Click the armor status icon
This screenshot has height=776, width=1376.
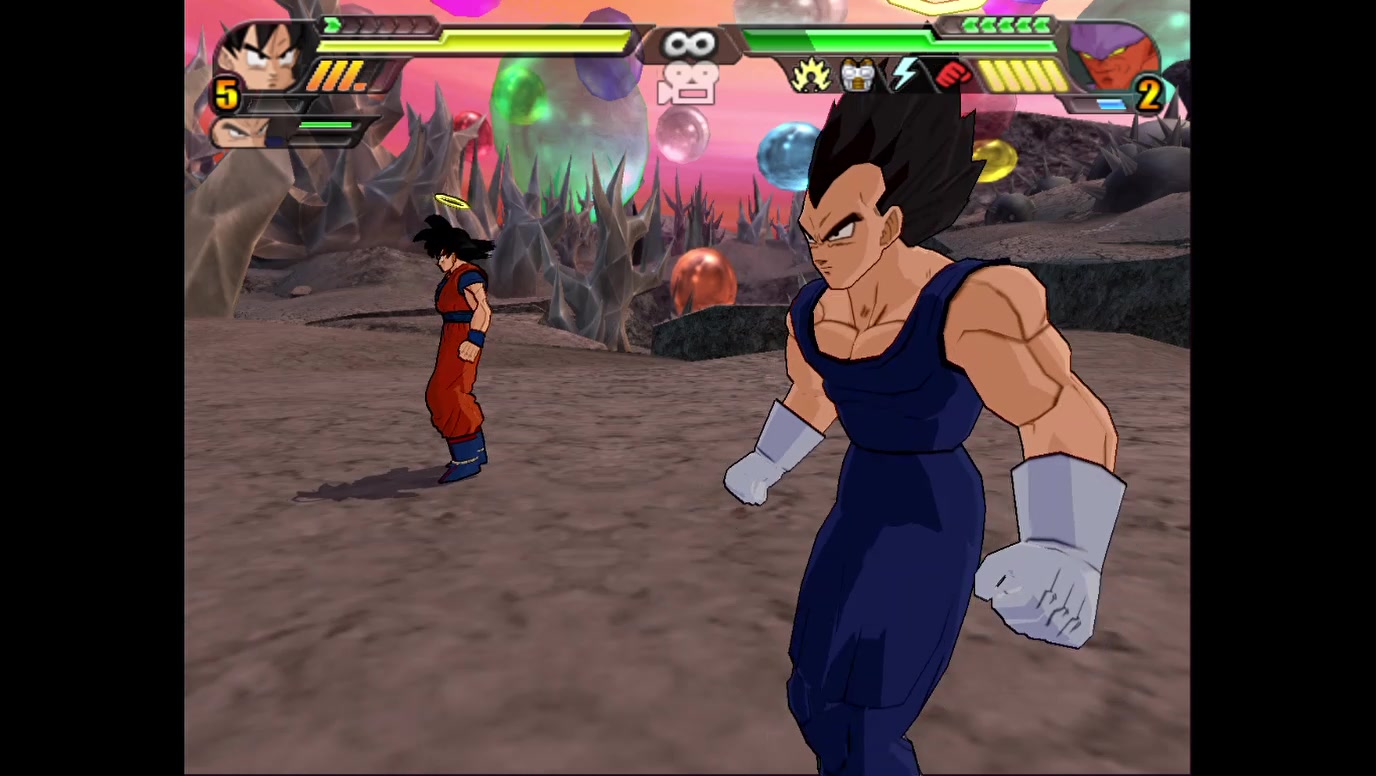click(x=857, y=76)
